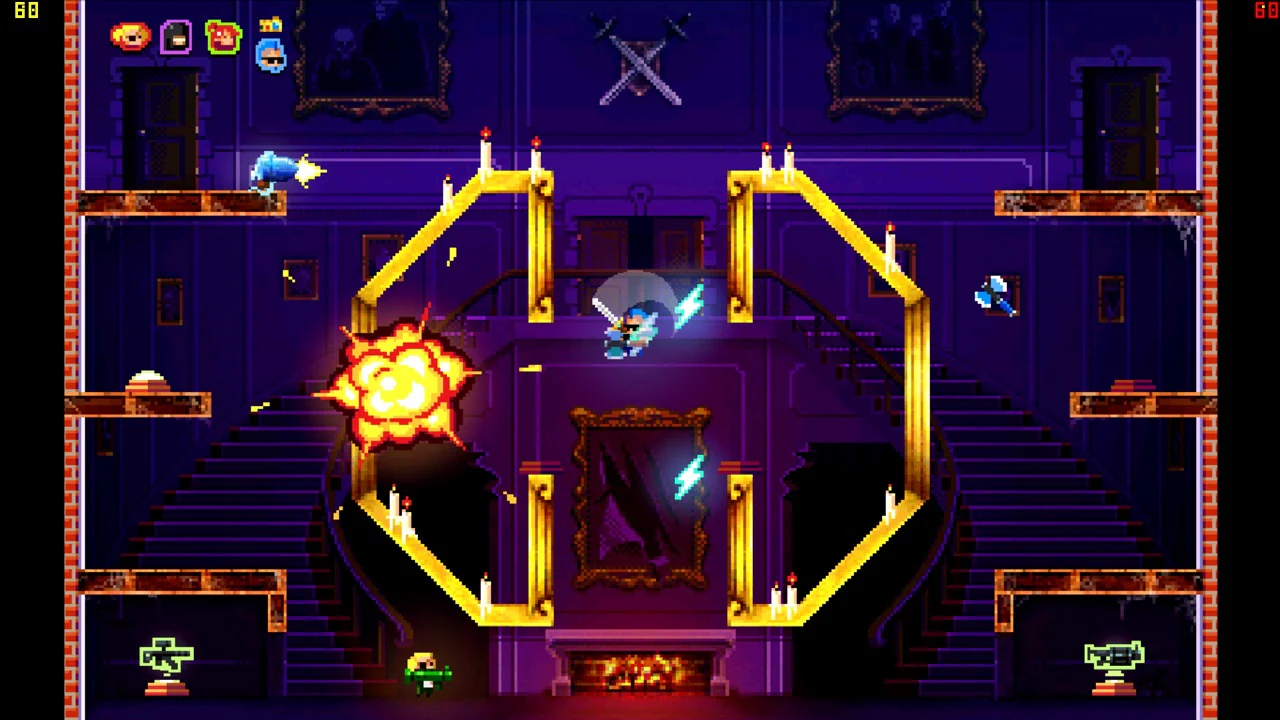Screen dimensions: 1280x720
Task: Click the yellow score counter in the top-left corner
Action: pos(25,11)
